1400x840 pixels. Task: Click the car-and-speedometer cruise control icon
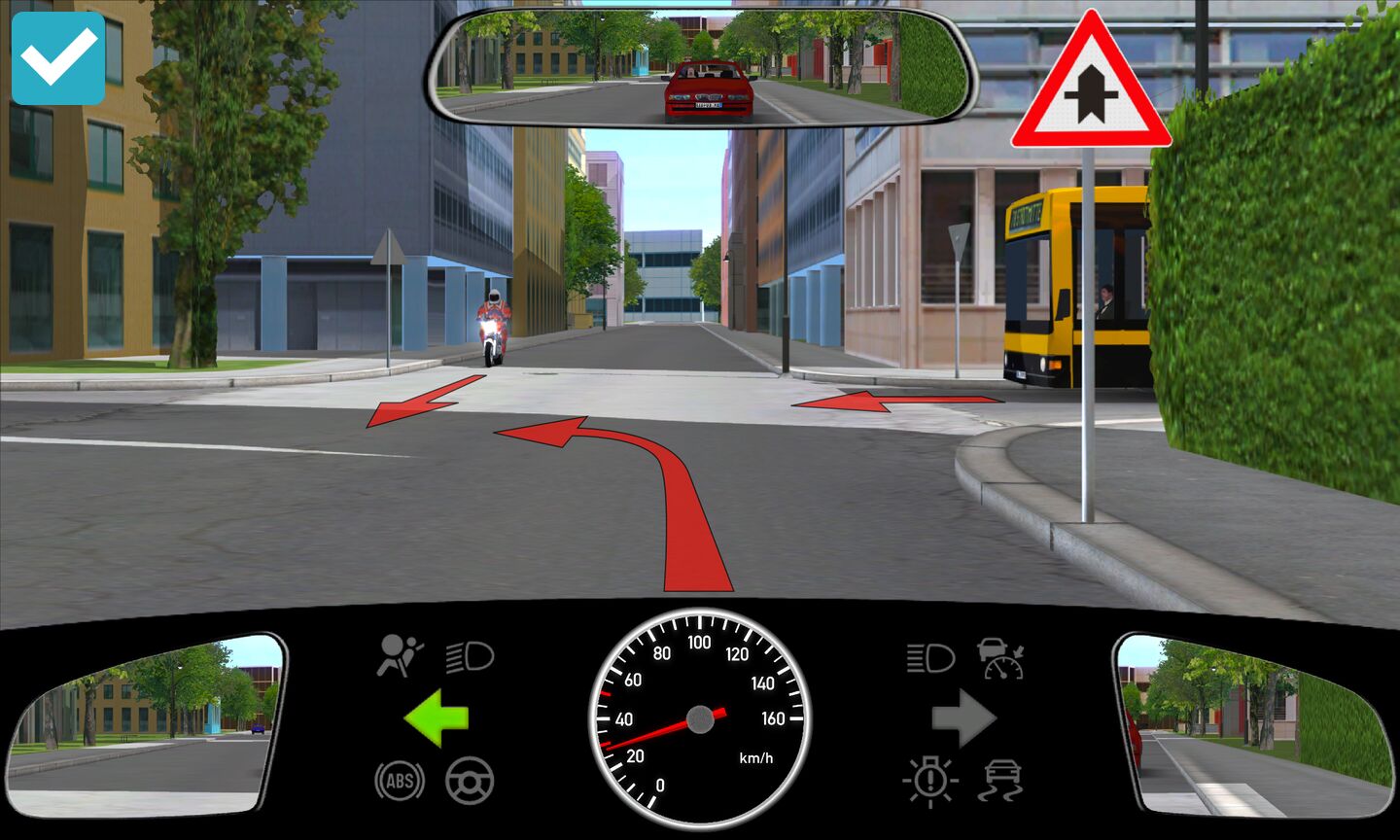[1001, 658]
